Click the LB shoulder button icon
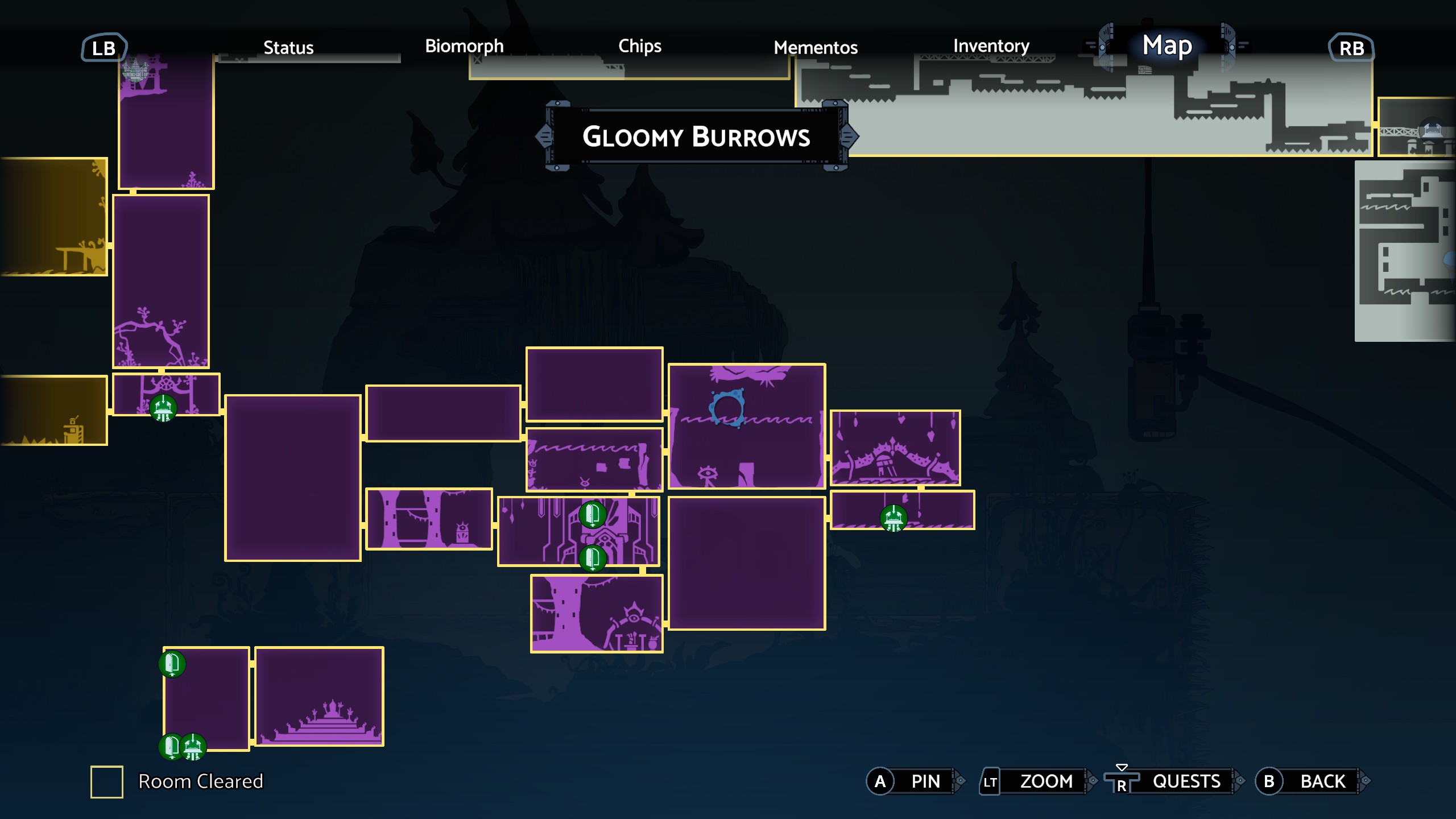 (104, 48)
